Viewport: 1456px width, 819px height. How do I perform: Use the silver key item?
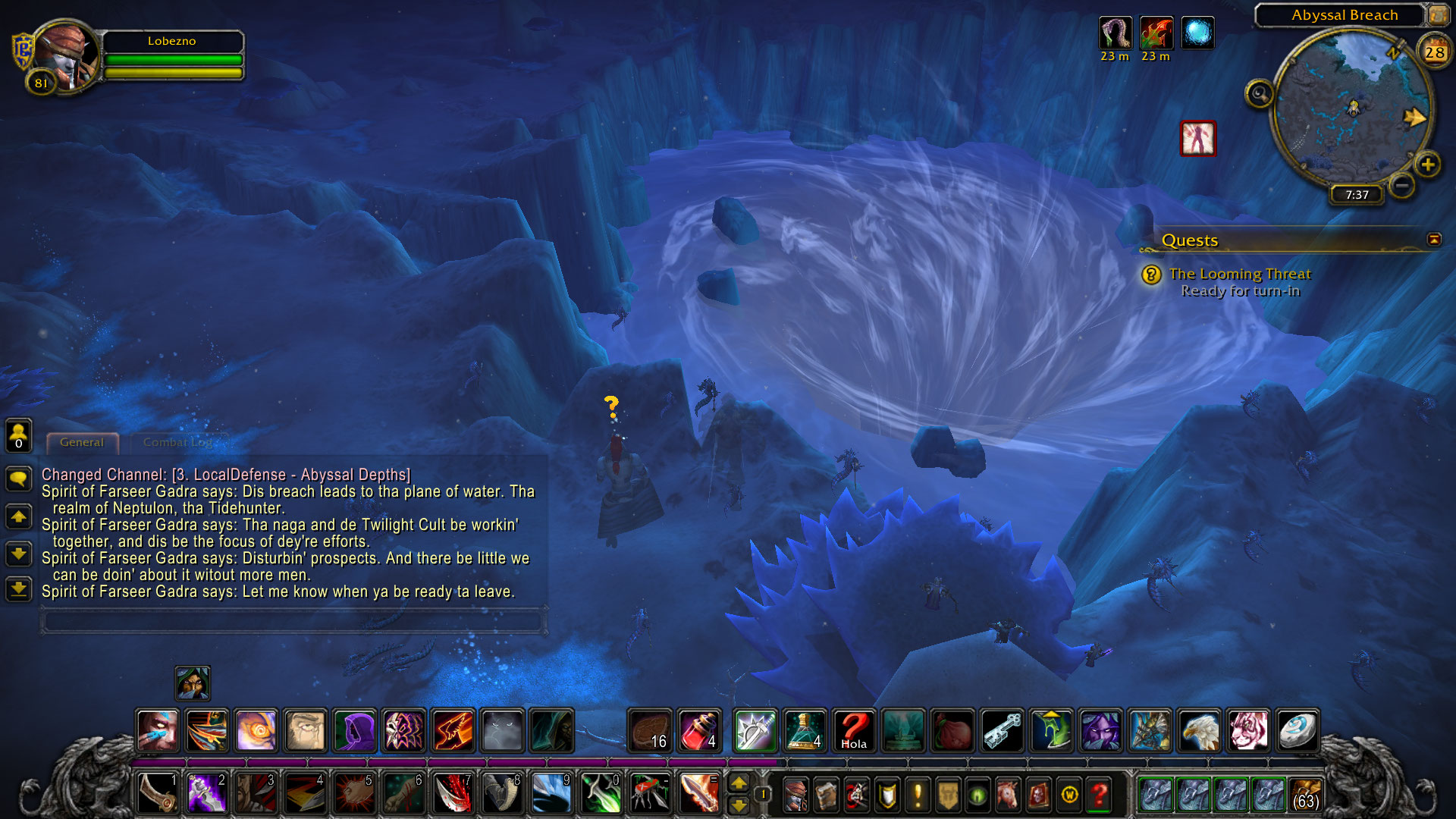click(1003, 730)
